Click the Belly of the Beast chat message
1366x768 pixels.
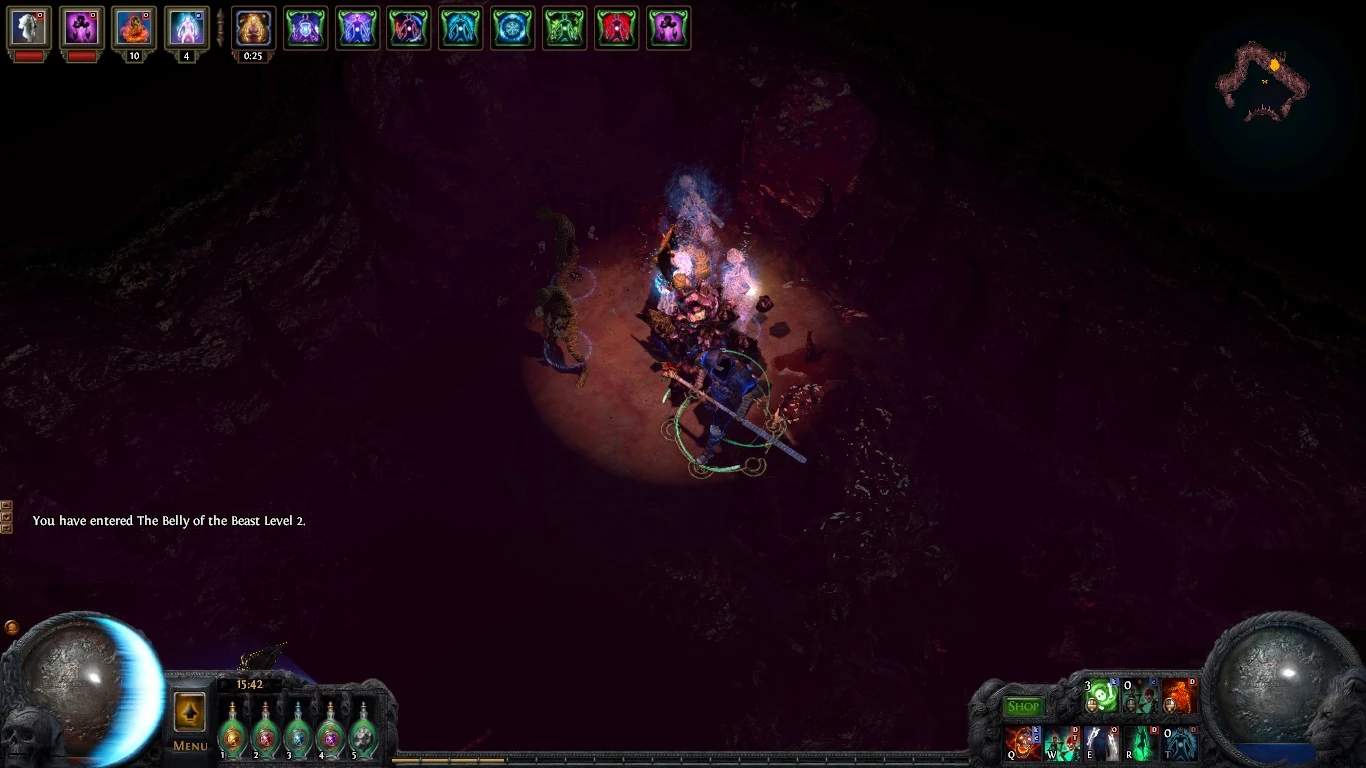170,521
